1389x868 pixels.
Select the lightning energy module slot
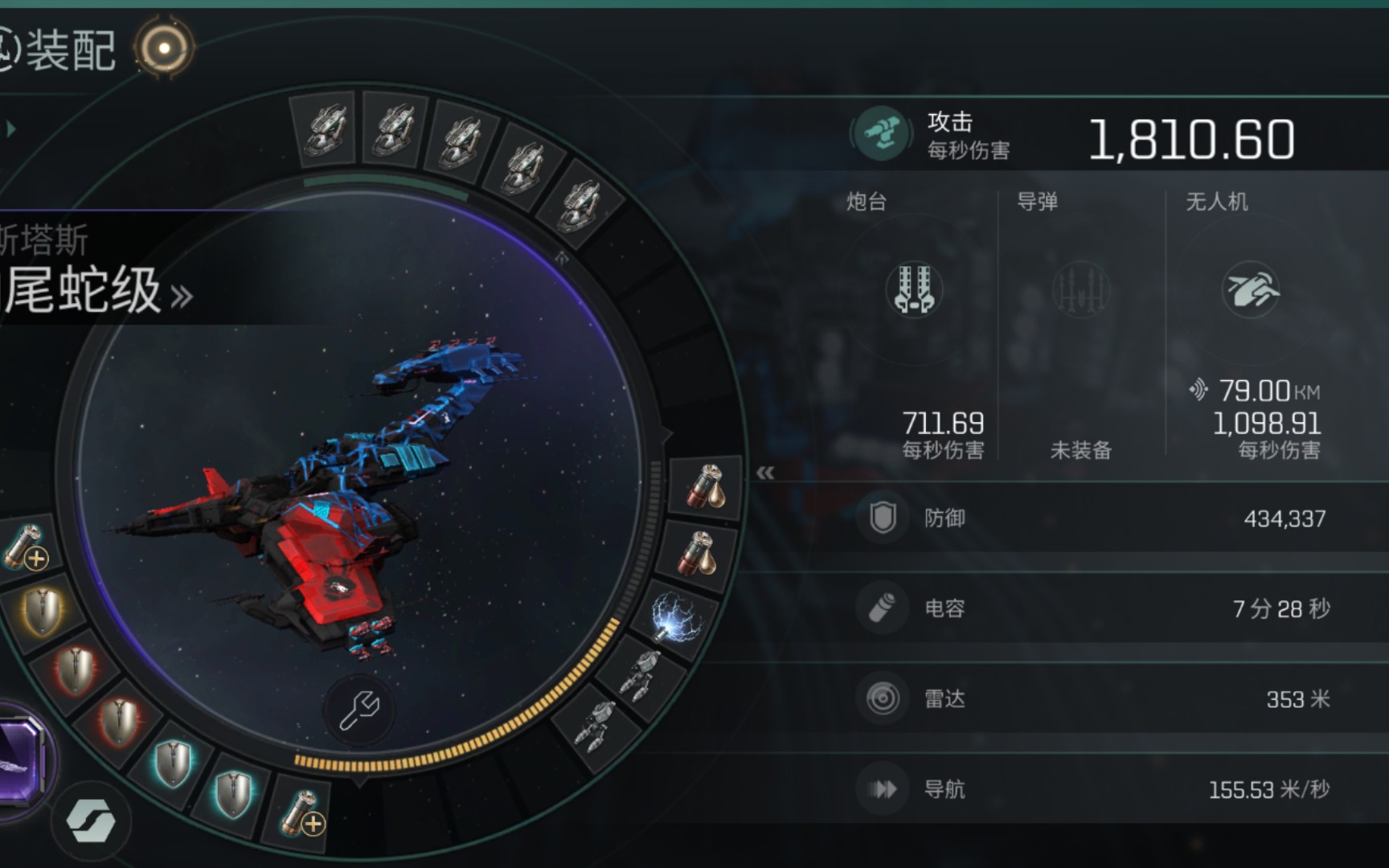point(678,619)
